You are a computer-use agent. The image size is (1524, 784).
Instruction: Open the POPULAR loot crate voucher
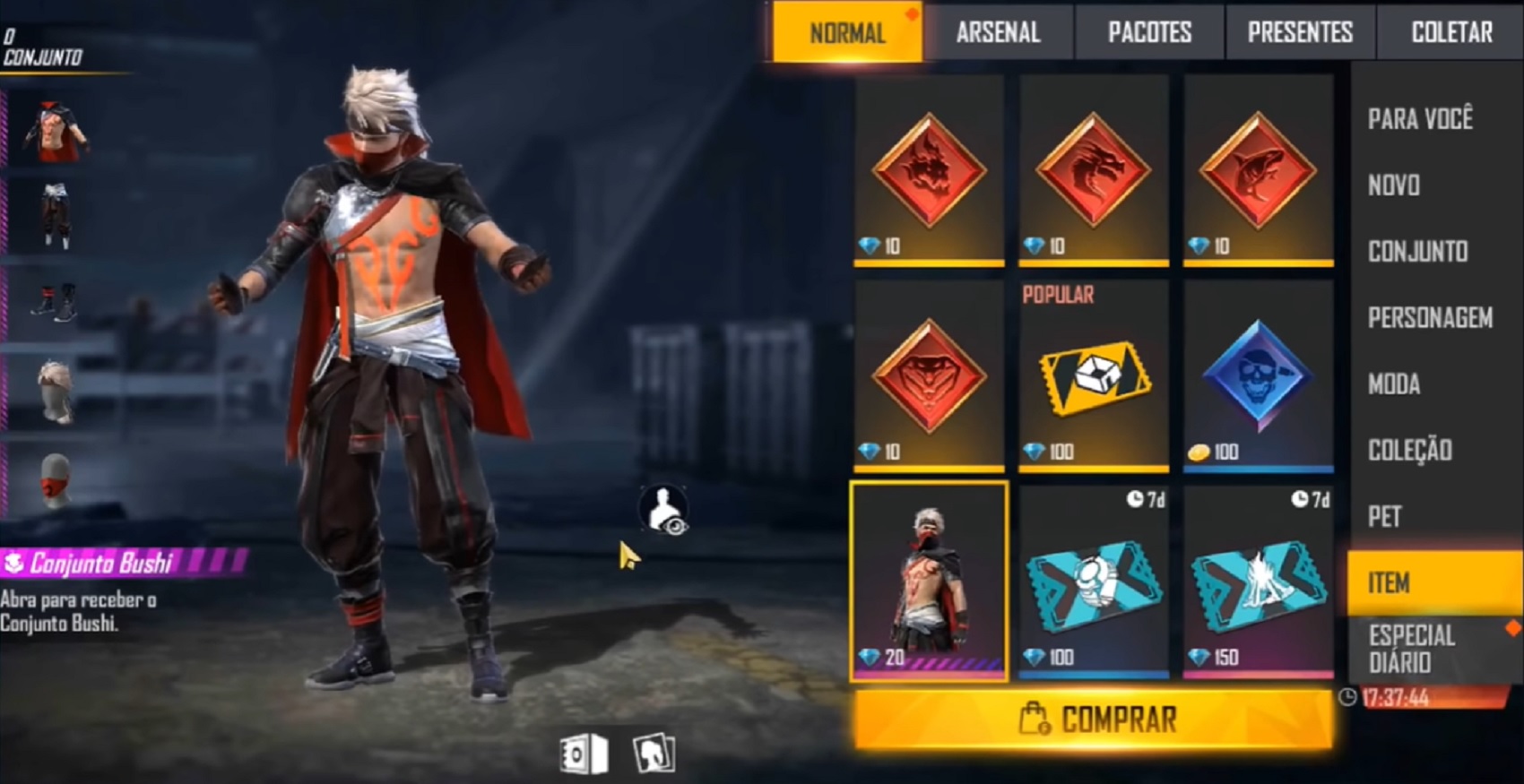pos(1092,381)
